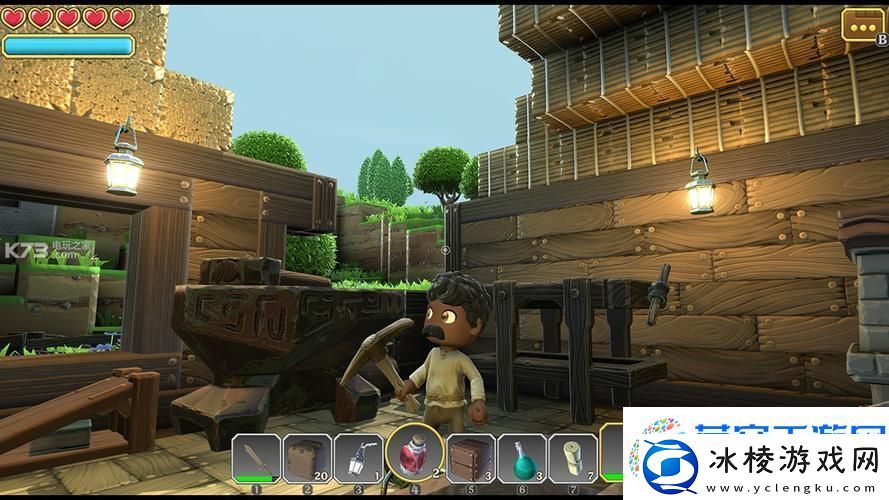Select the hanging lantern hotbar slot
Screen dimensions: 889x500
point(358,459)
